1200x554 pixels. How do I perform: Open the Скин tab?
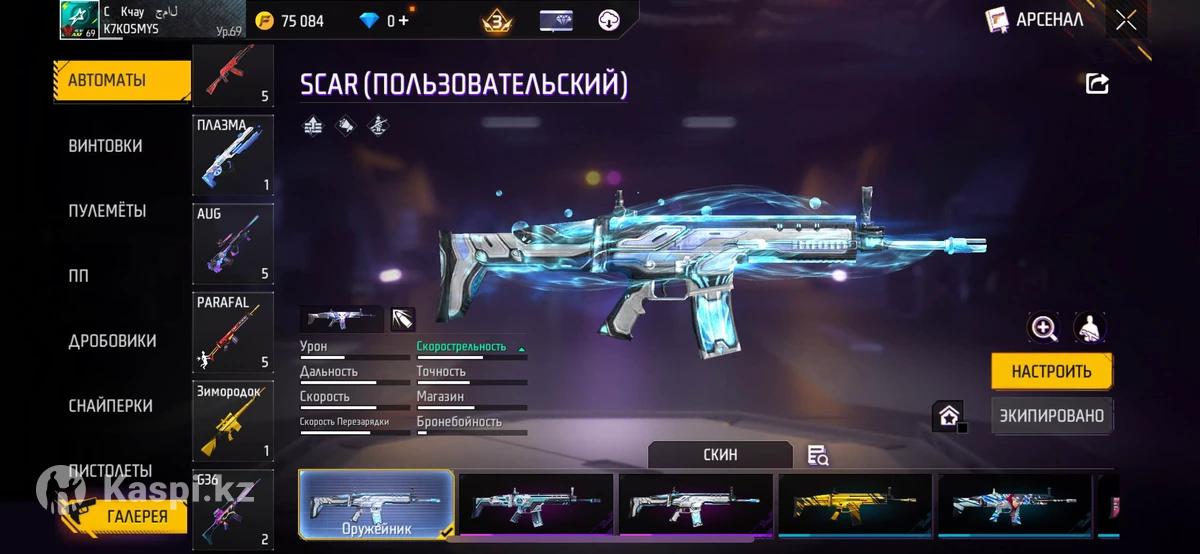[x=720, y=454]
